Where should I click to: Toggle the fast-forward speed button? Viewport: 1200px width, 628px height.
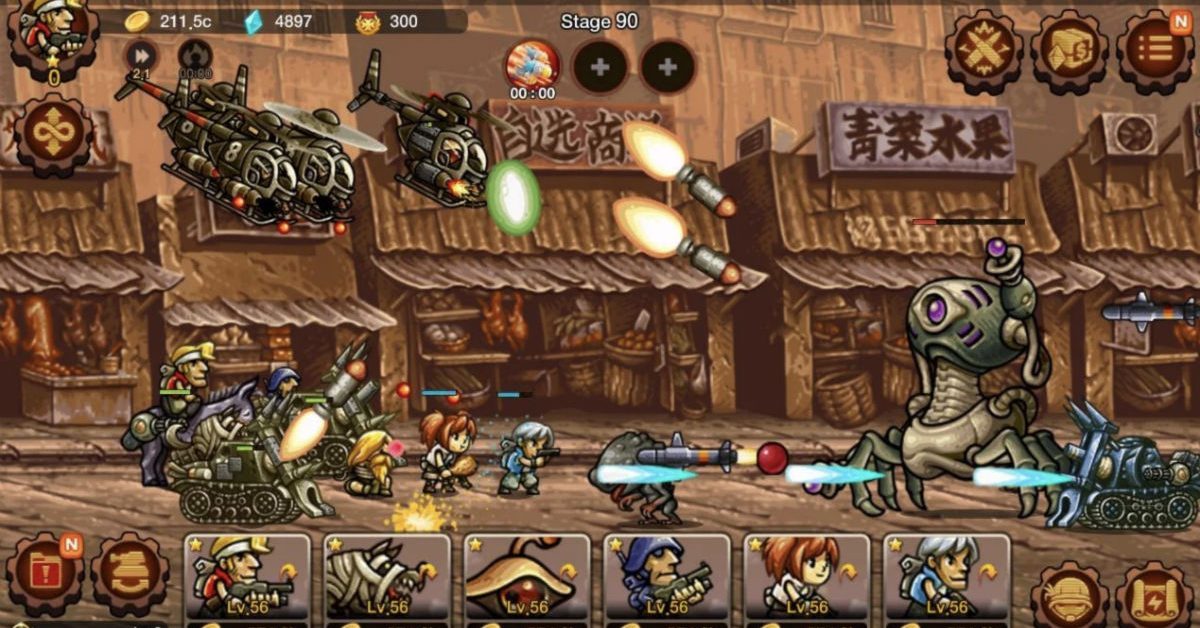pyautogui.click(x=141, y=55)
